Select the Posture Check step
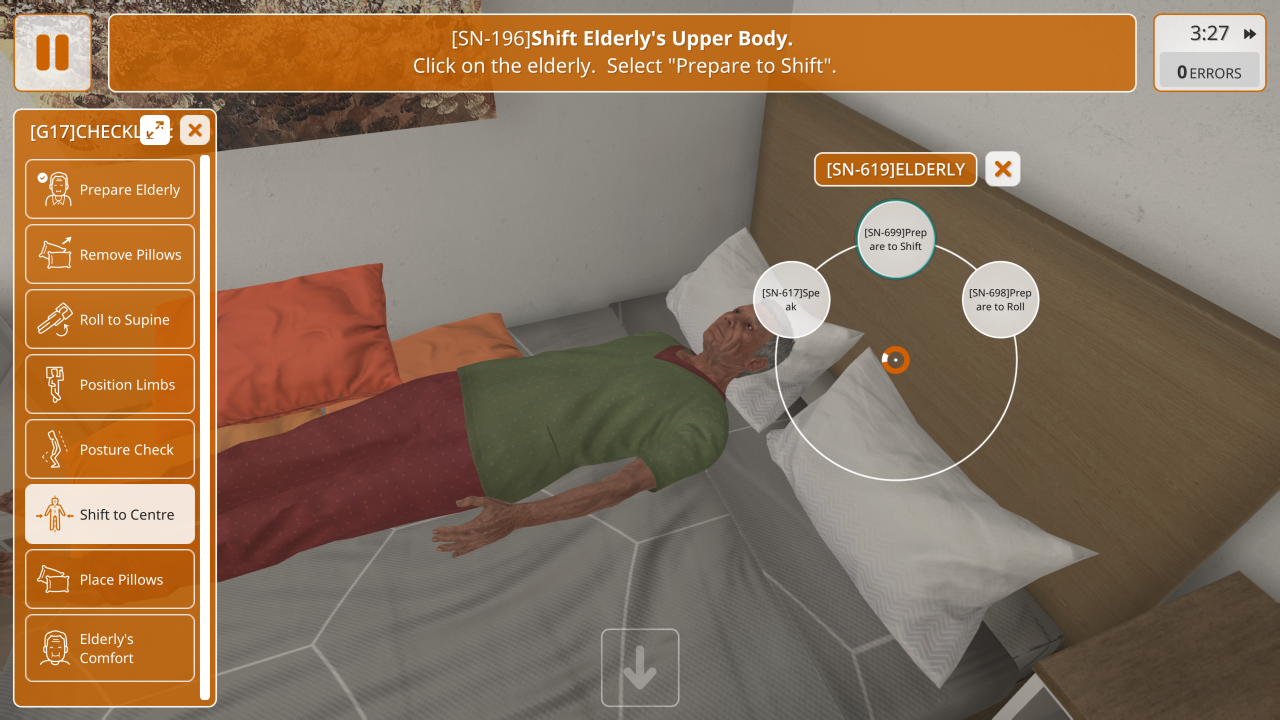 pos(110,449)
